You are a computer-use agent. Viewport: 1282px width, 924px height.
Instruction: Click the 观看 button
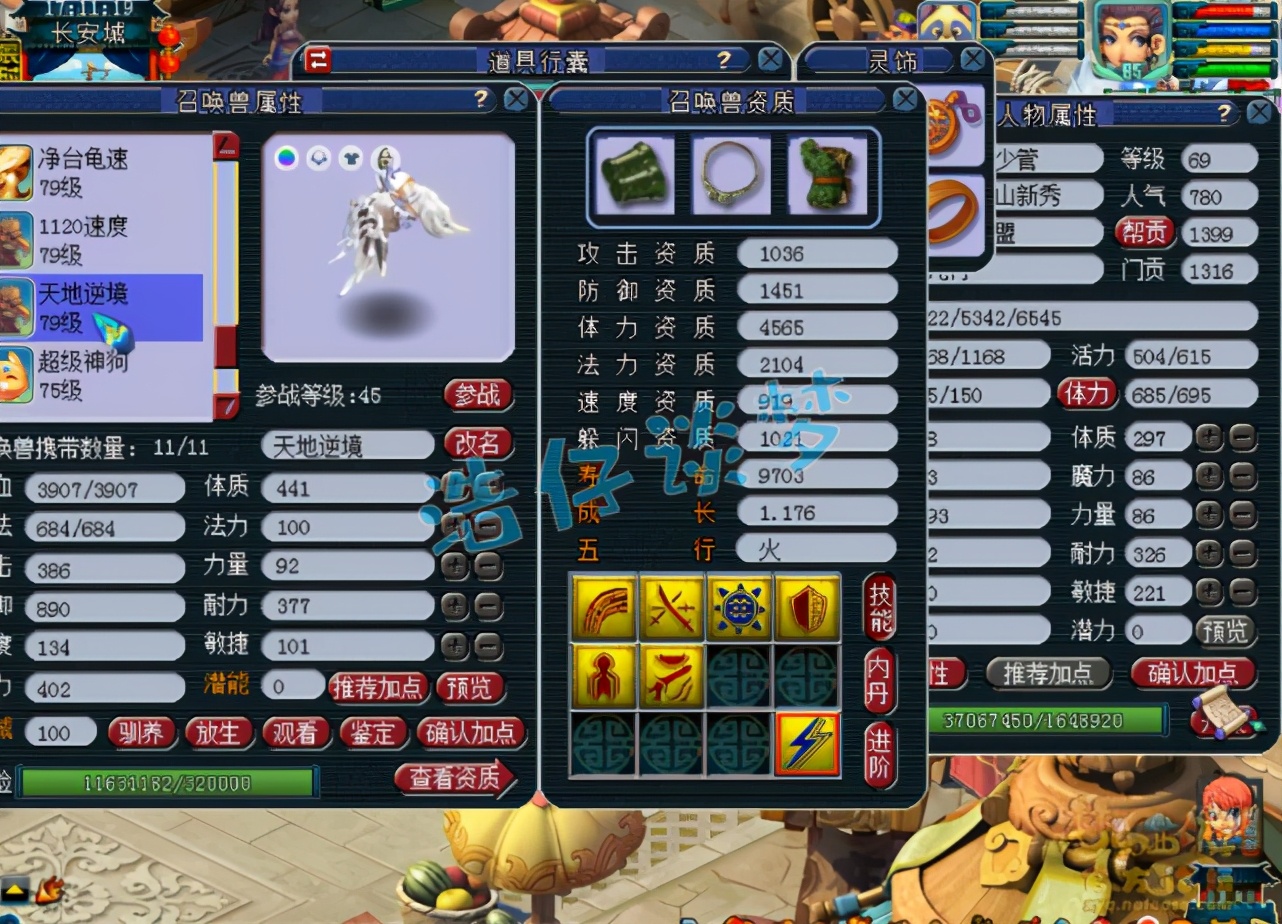pyautogui.click(x=295, y=733)
